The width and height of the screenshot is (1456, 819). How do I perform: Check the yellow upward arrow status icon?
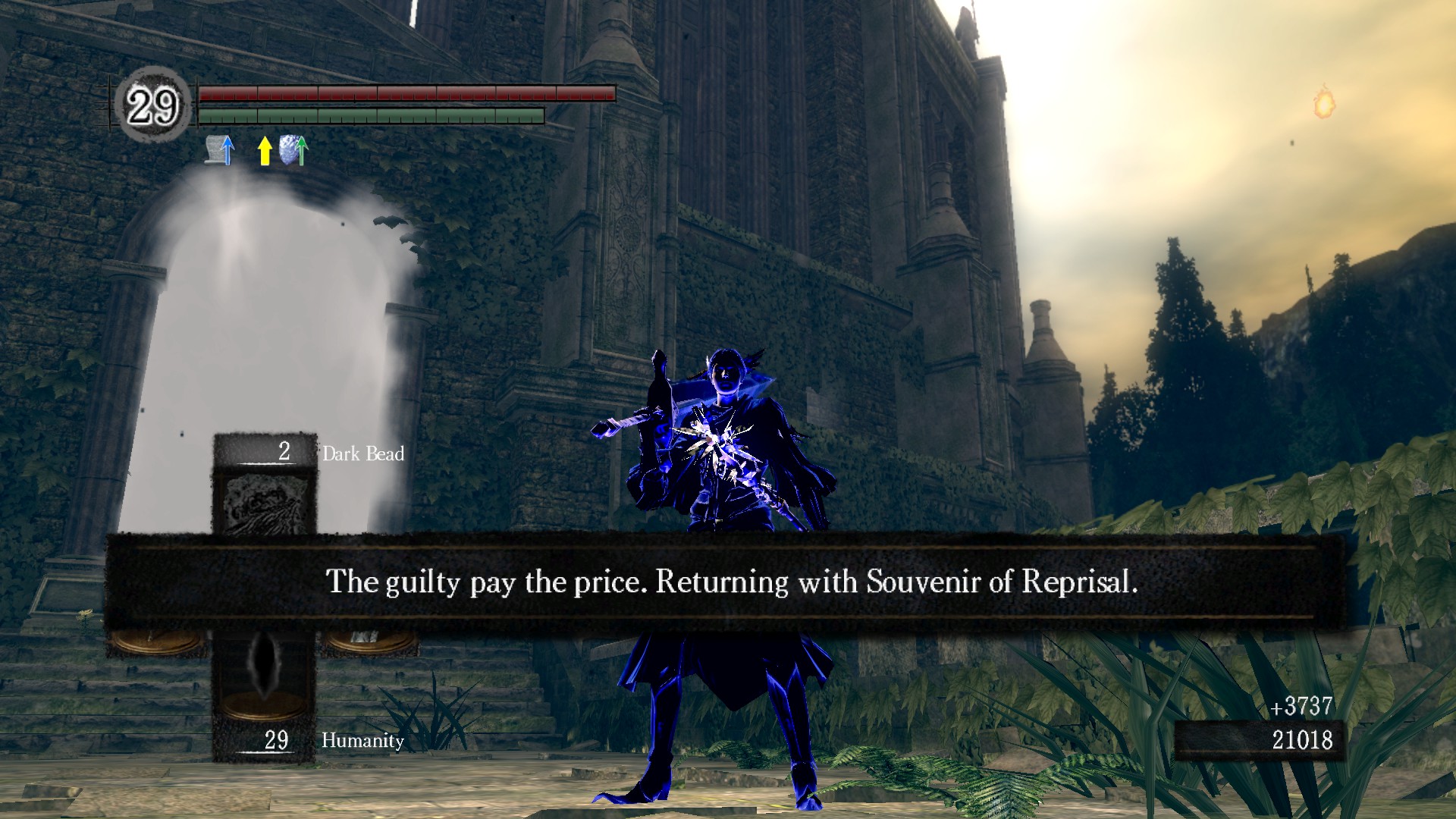tap(264, 150)
